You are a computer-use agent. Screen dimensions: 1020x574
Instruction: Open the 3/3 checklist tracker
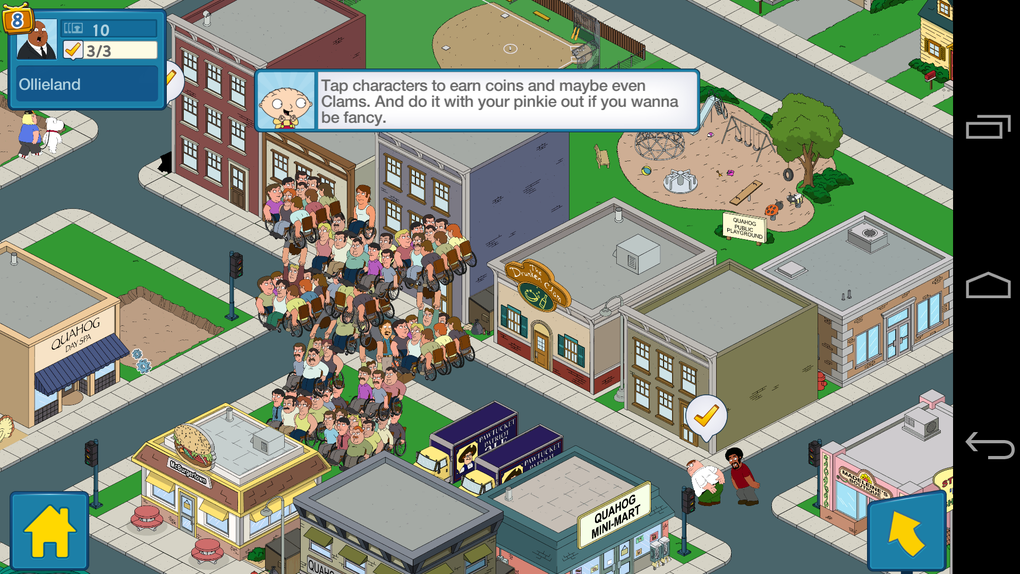pyautogui.click(x=109, y=50)
